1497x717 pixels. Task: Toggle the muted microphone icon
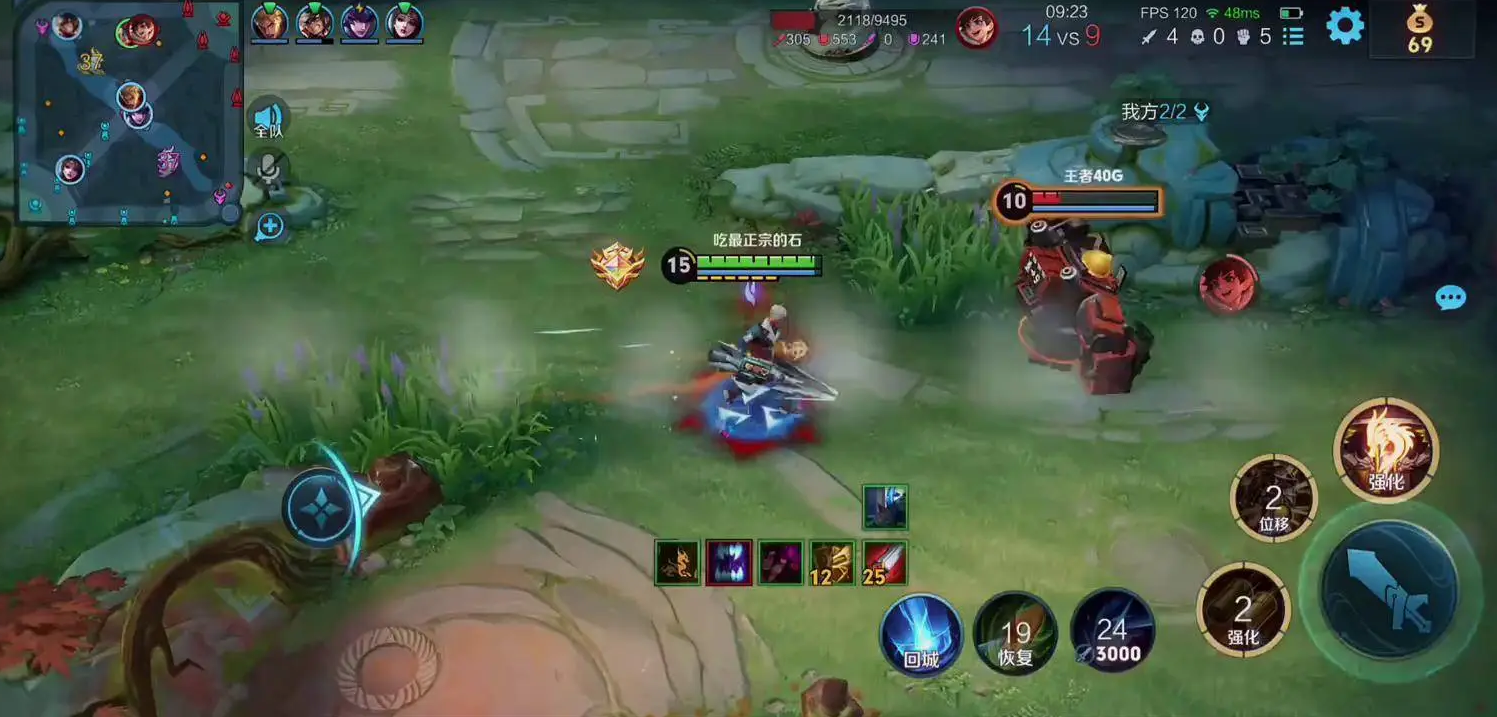267,170
